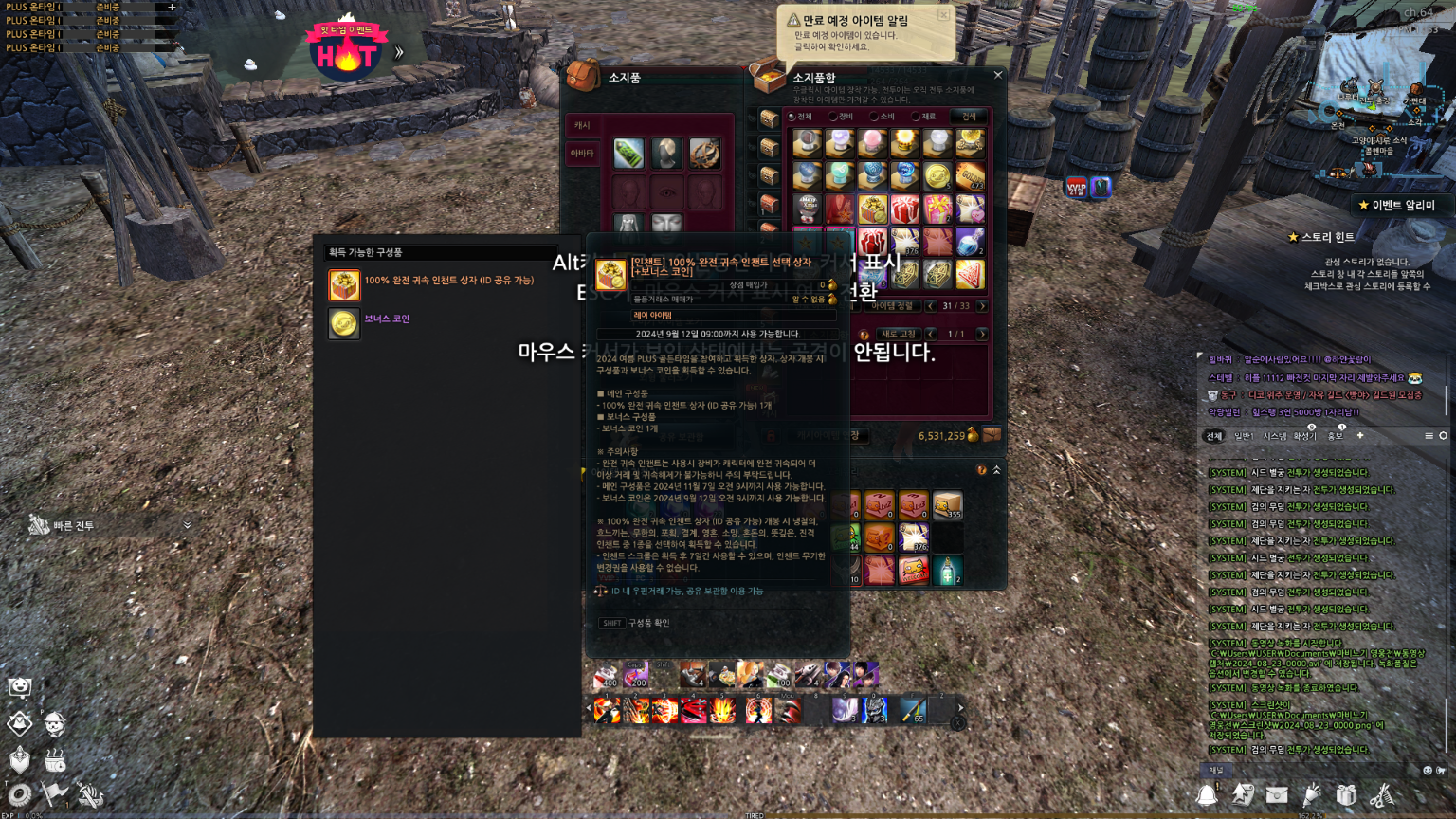Viewport: 1456px width, 819px height.
Task: Expand the 빠른 전투 quick battle panel
Action: (187, 525)
